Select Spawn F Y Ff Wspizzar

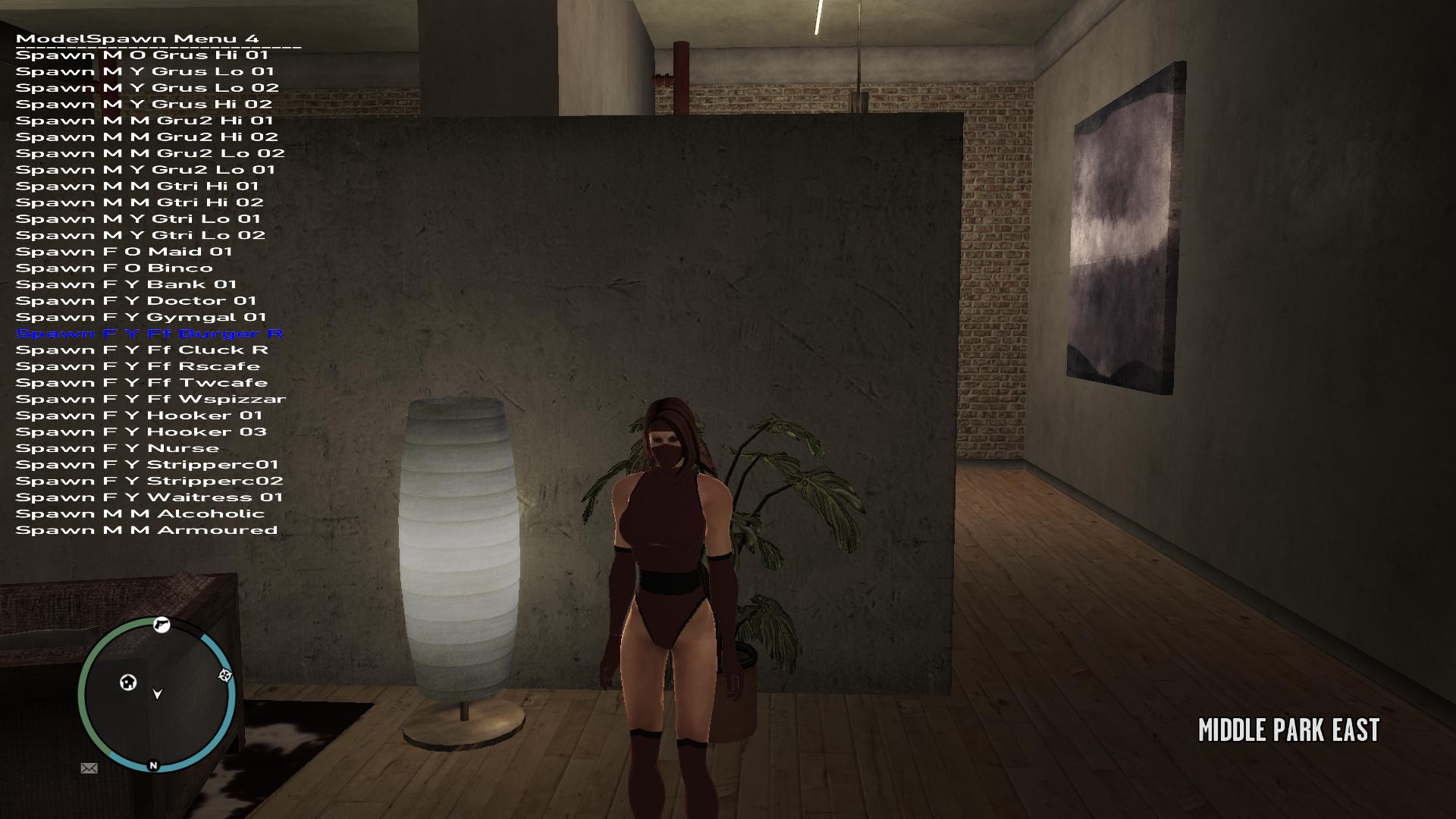(x=151, y=400)
